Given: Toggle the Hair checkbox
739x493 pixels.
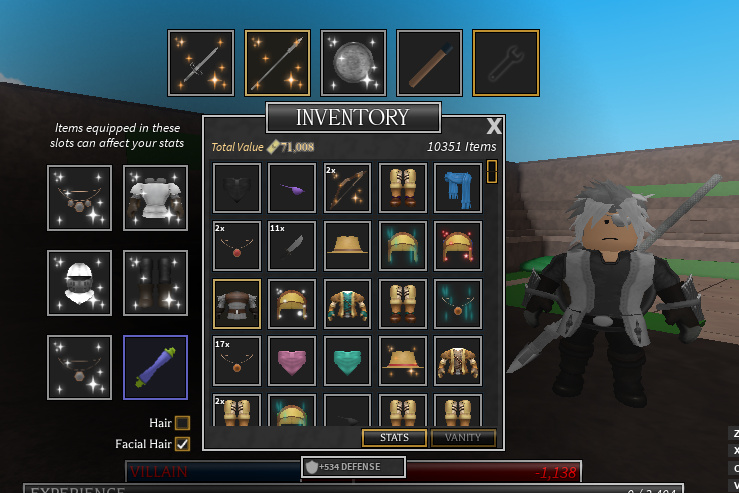Looking at the screenshot, I should coord(182,423).
